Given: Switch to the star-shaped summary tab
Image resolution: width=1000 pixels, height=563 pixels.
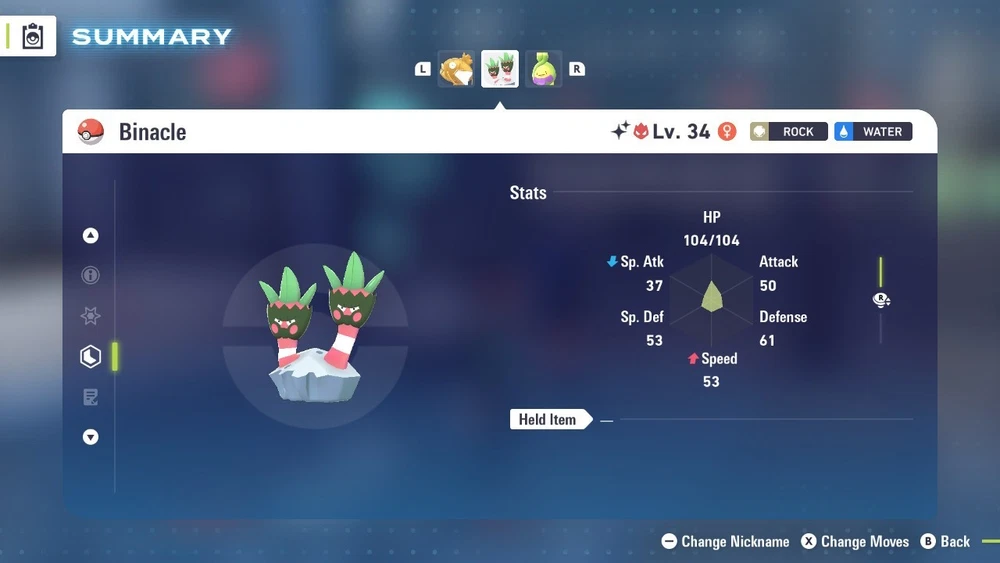Looking at the screenshot, I should tap(91, 316).
